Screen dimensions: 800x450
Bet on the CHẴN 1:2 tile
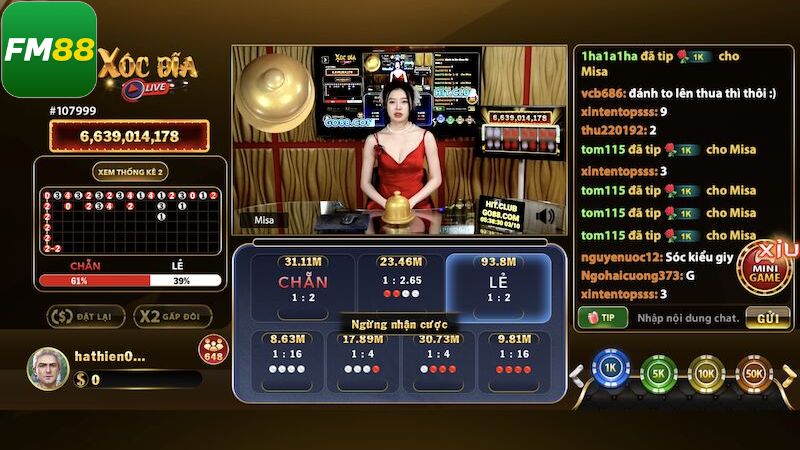pos(303,285)
